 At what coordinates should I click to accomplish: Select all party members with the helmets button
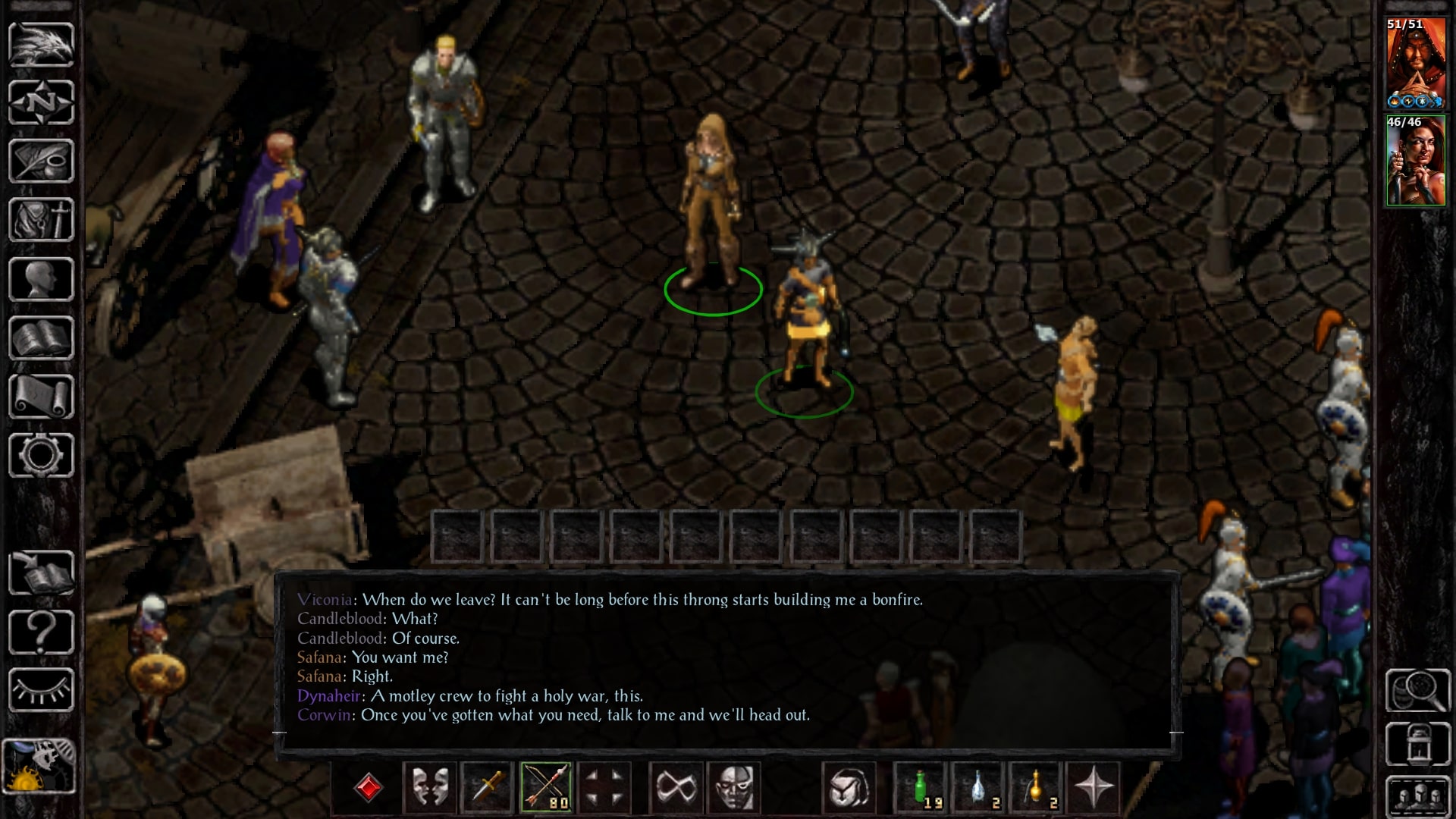pos(1417,796)
